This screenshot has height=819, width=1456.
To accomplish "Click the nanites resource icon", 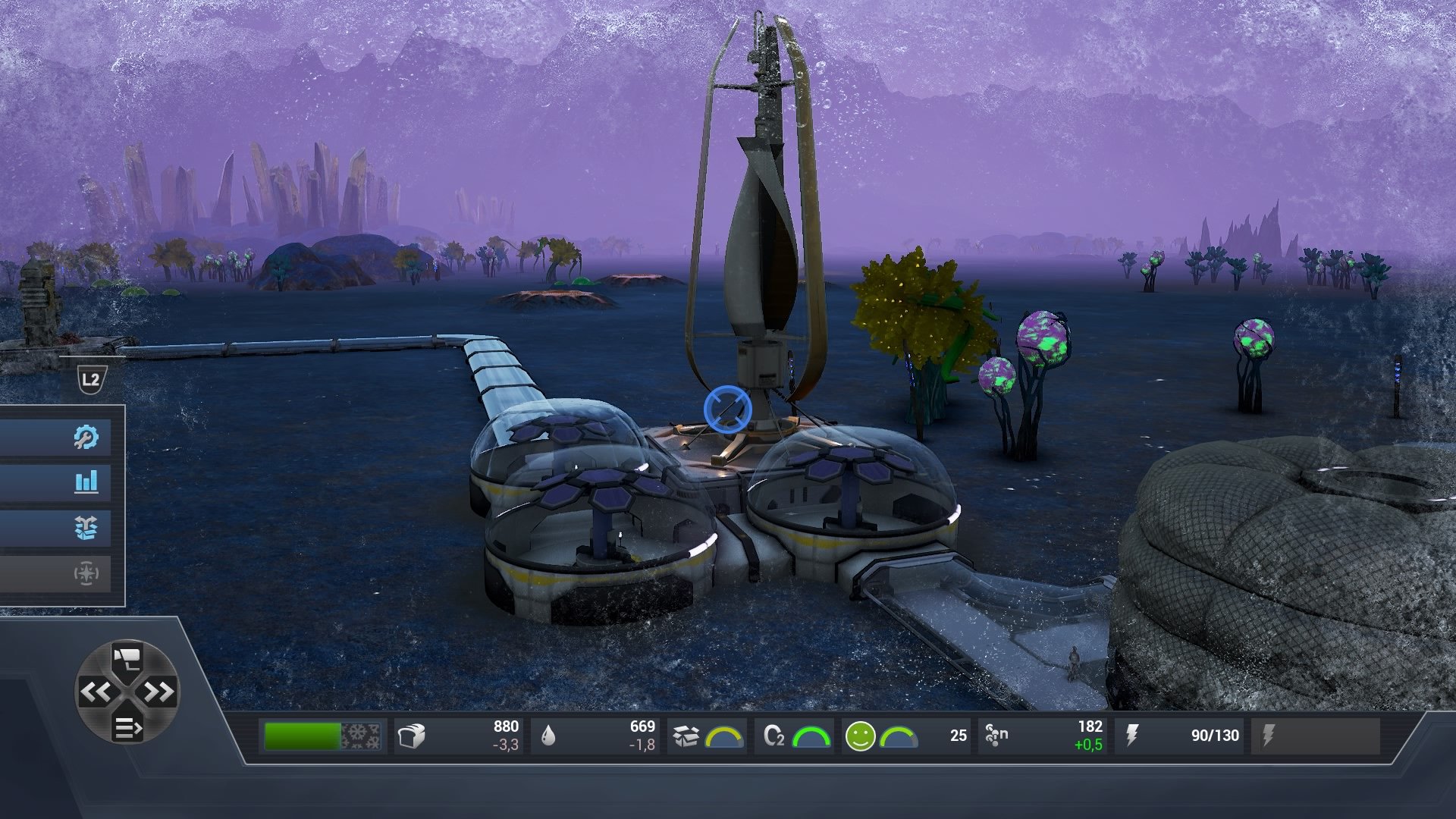I will [x=995, y=733].
